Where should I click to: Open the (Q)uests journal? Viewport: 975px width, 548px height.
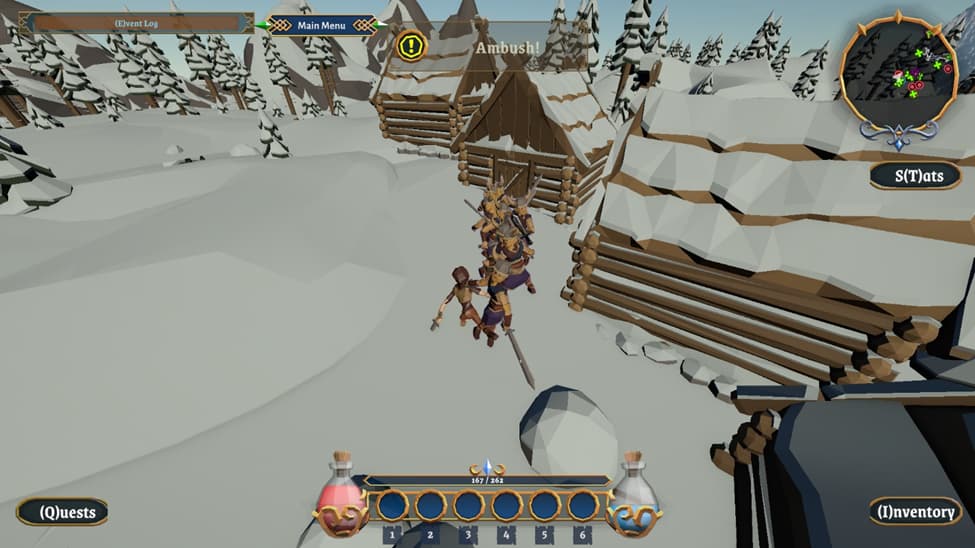pos(62,513)
